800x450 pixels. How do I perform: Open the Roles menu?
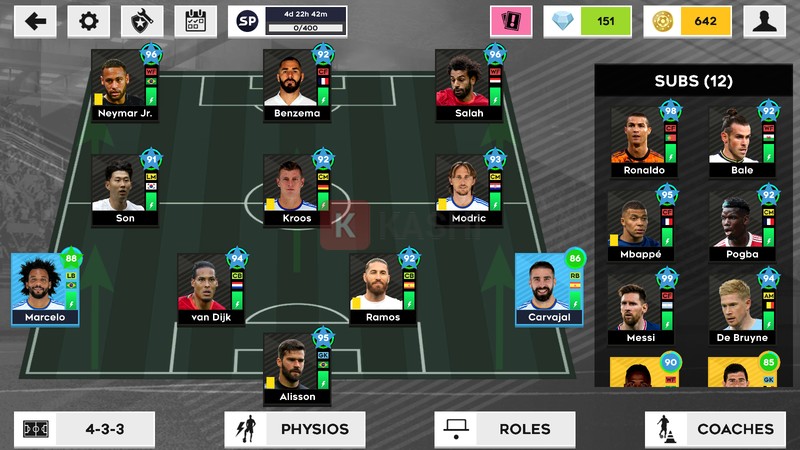[505, 429]
